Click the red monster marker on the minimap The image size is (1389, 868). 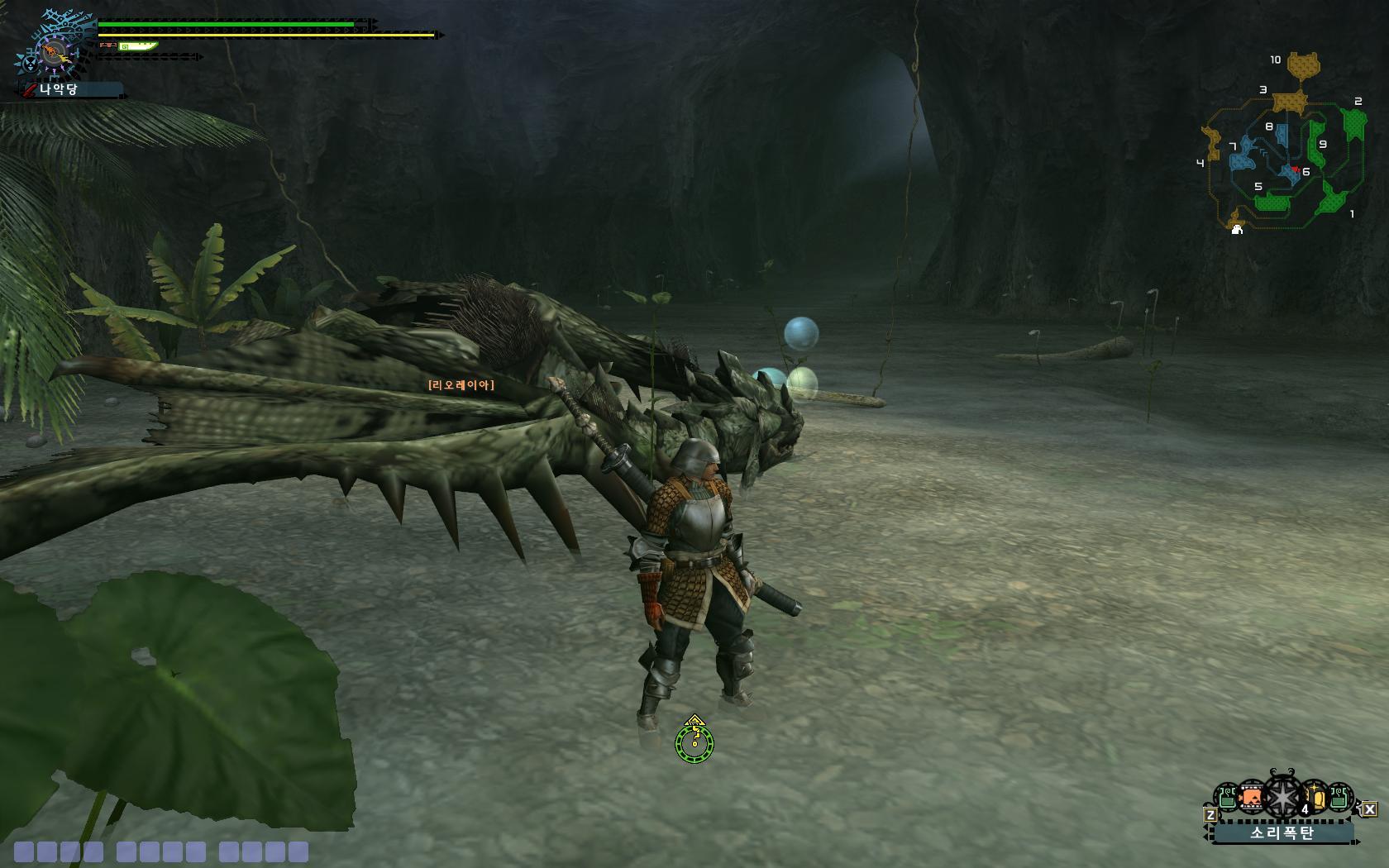click(x=1294, y=170)
